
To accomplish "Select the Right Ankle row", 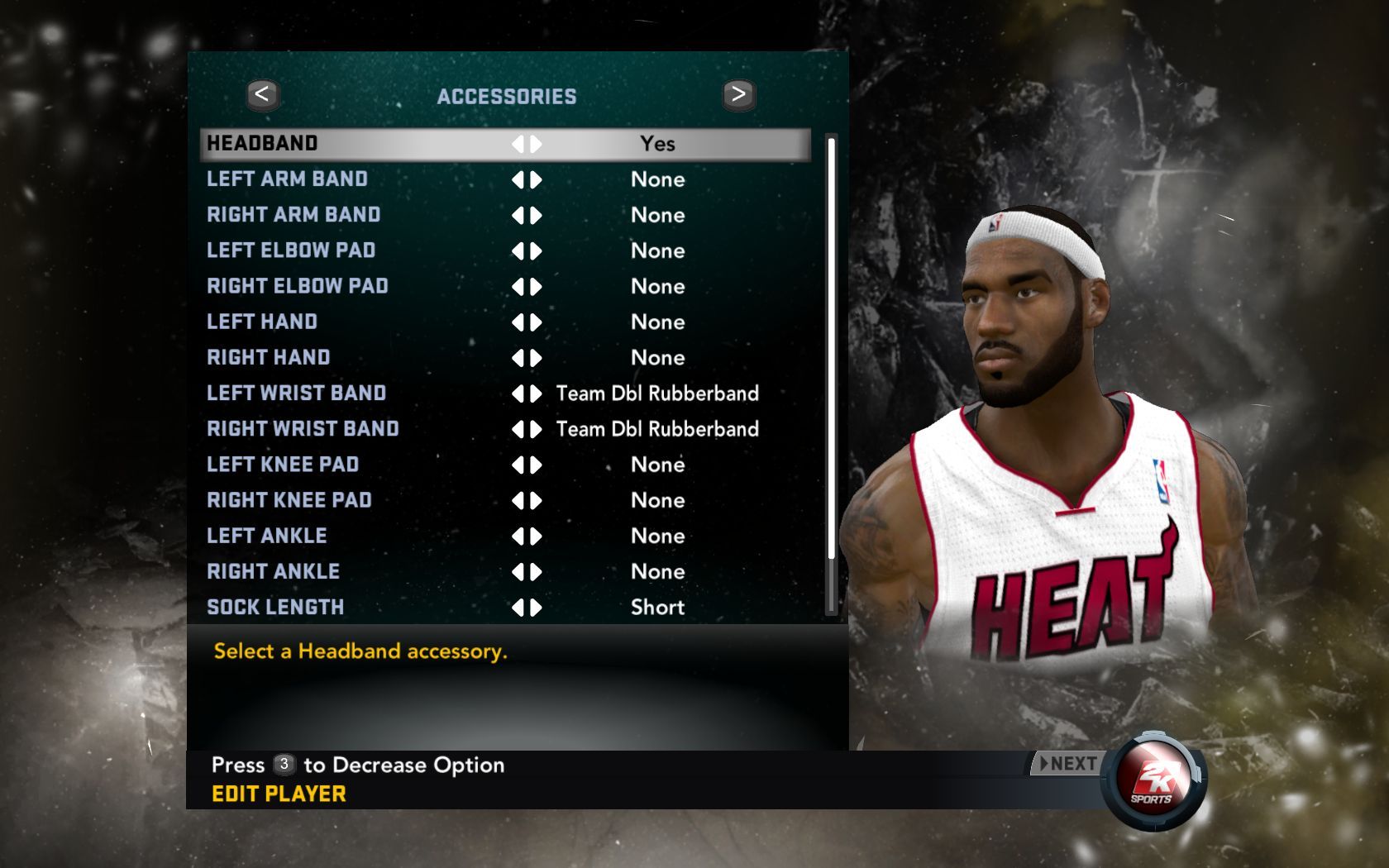I will coord(274,571).
